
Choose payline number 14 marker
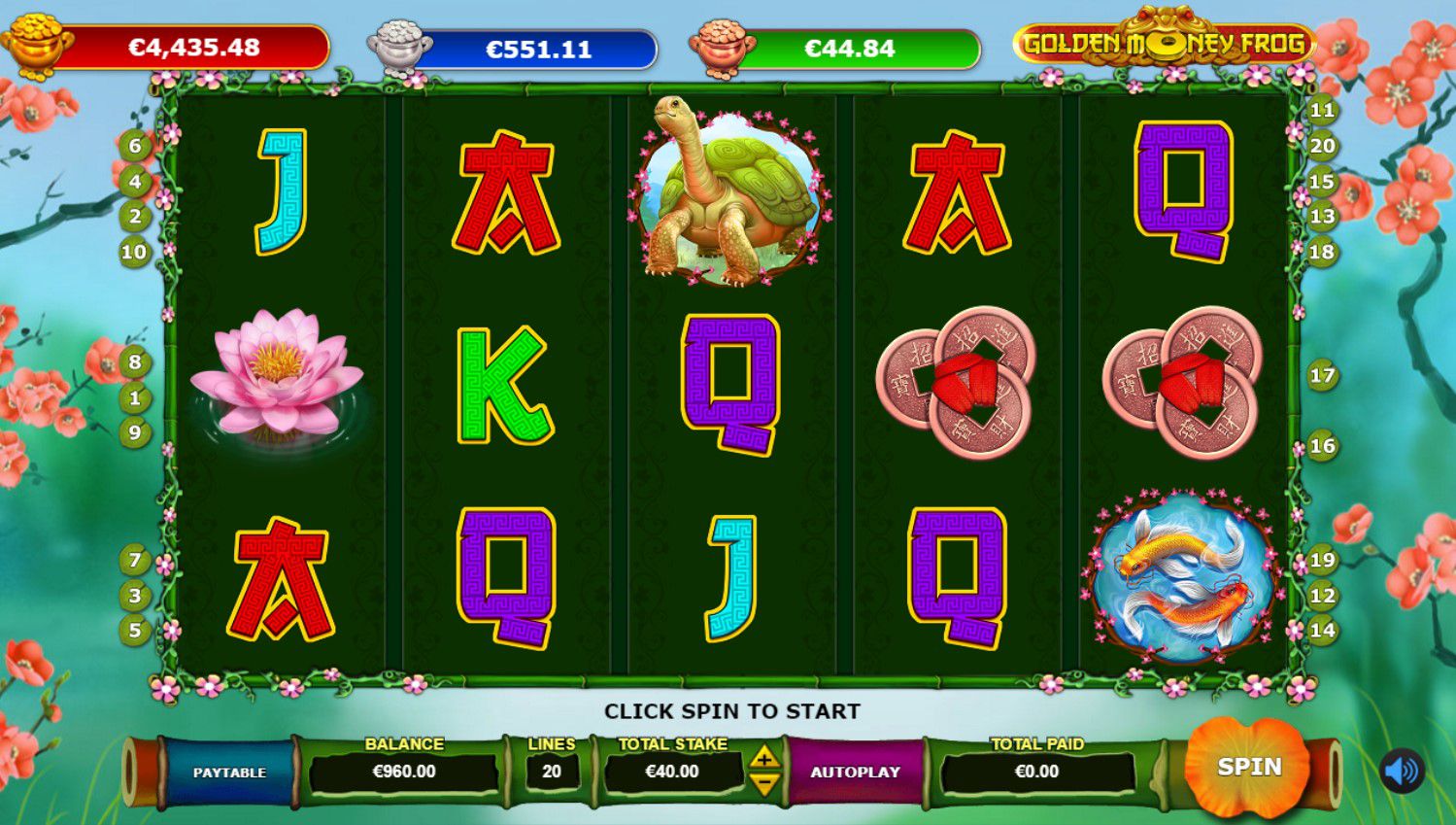[1322, 631]
